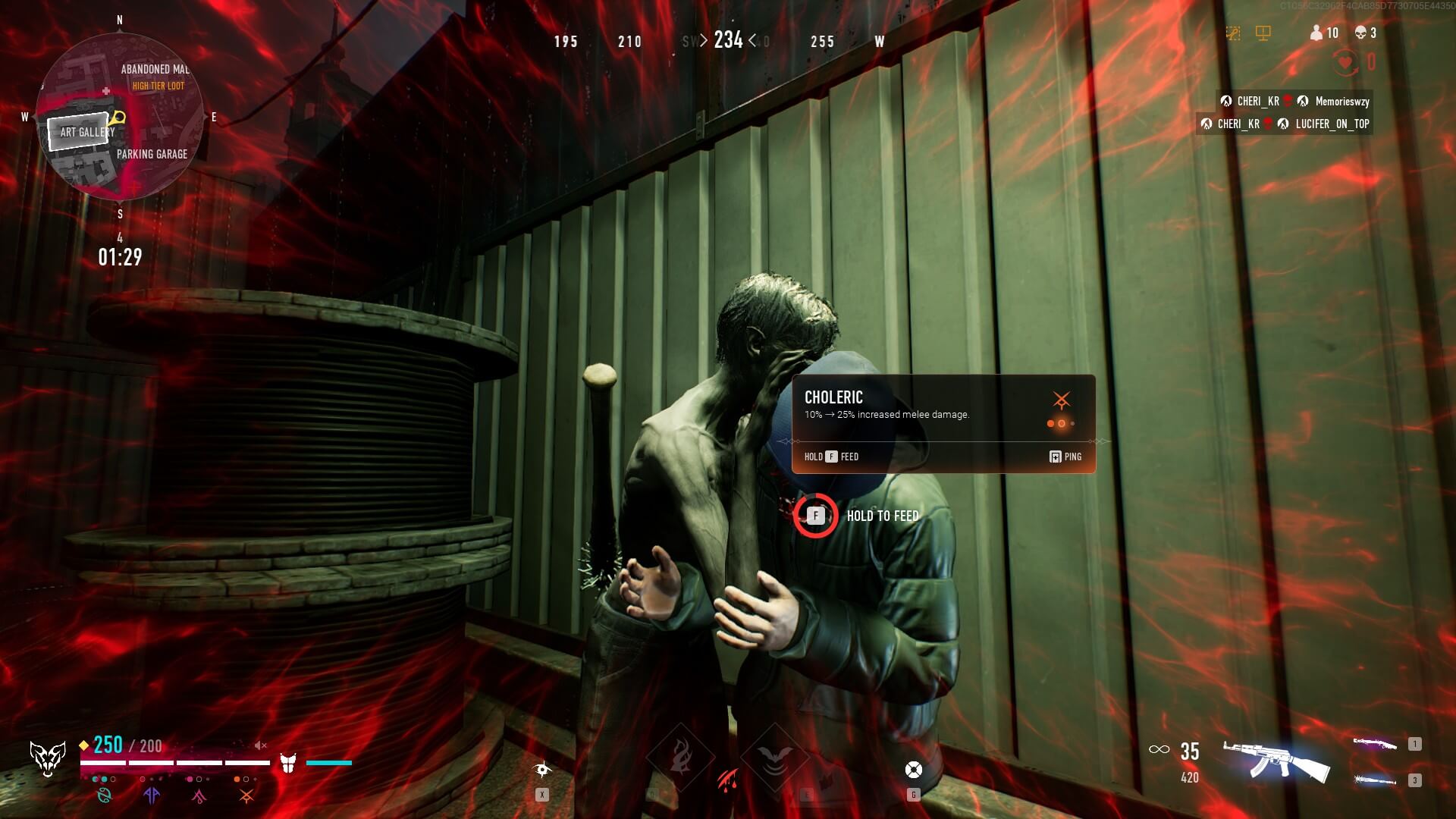1456x819 pixels.
Task: Activate the heightened senses eye ability
Action: click(x=542, y=770)
